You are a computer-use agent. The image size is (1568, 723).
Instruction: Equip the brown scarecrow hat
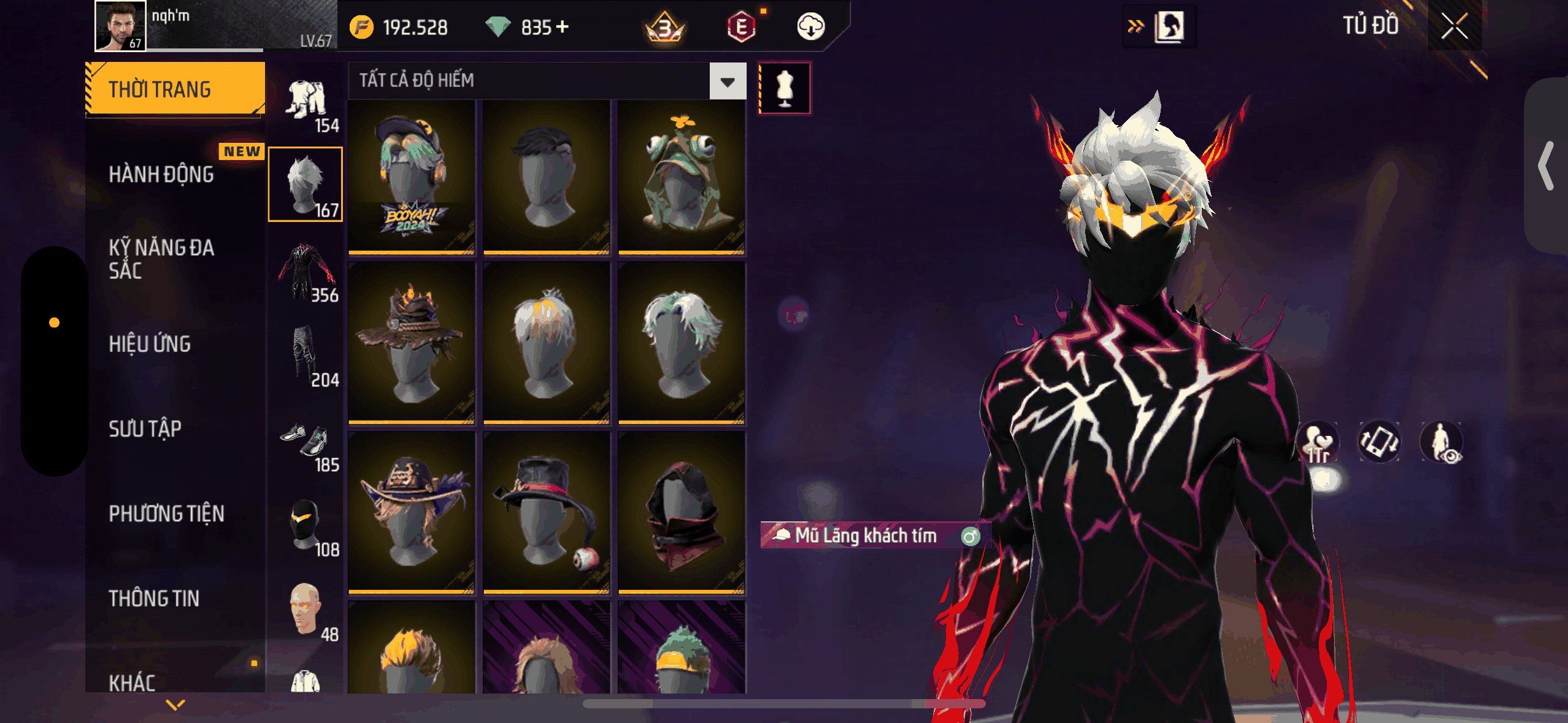pos(411,342)
